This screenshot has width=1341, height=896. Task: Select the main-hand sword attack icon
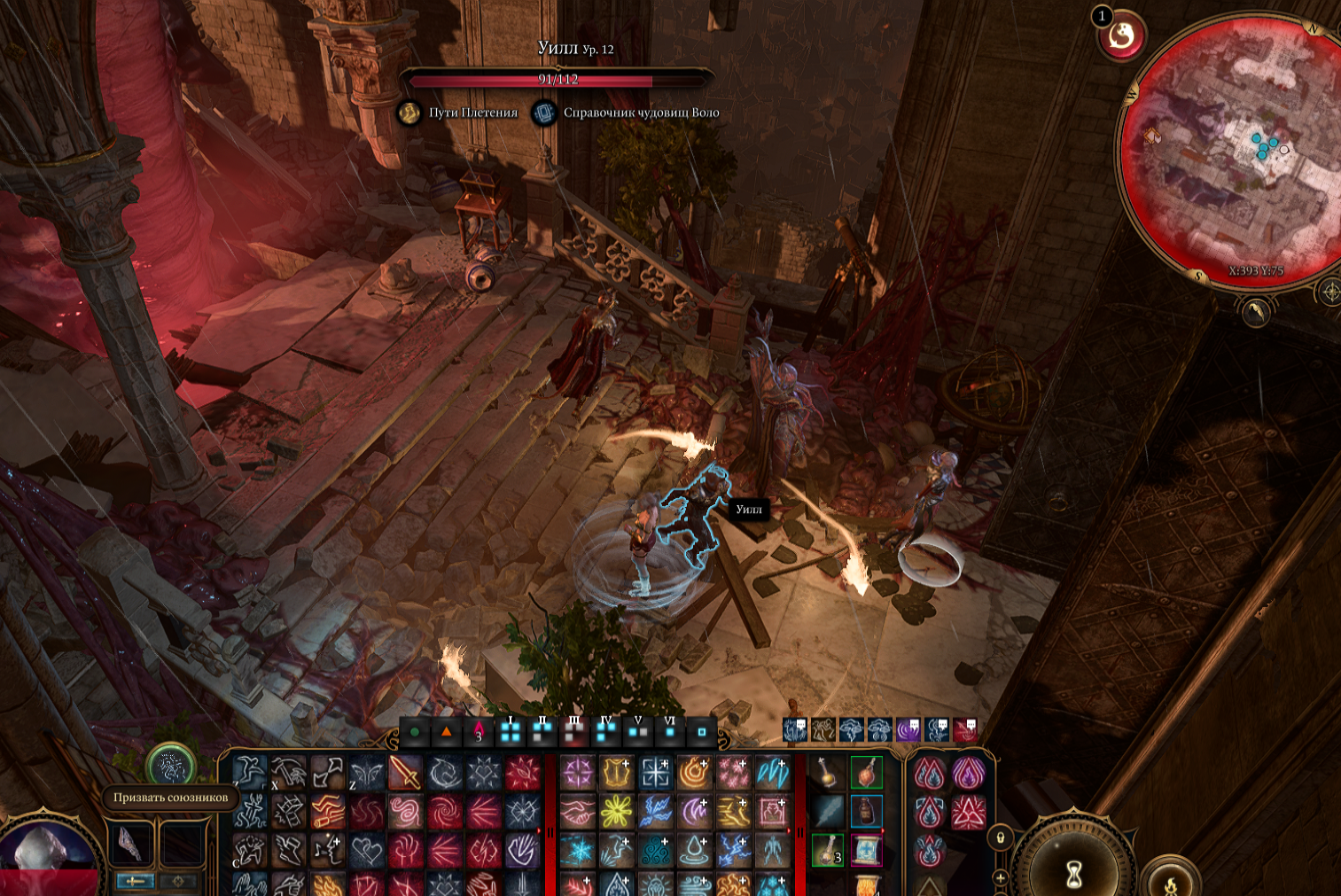(405, 772)
